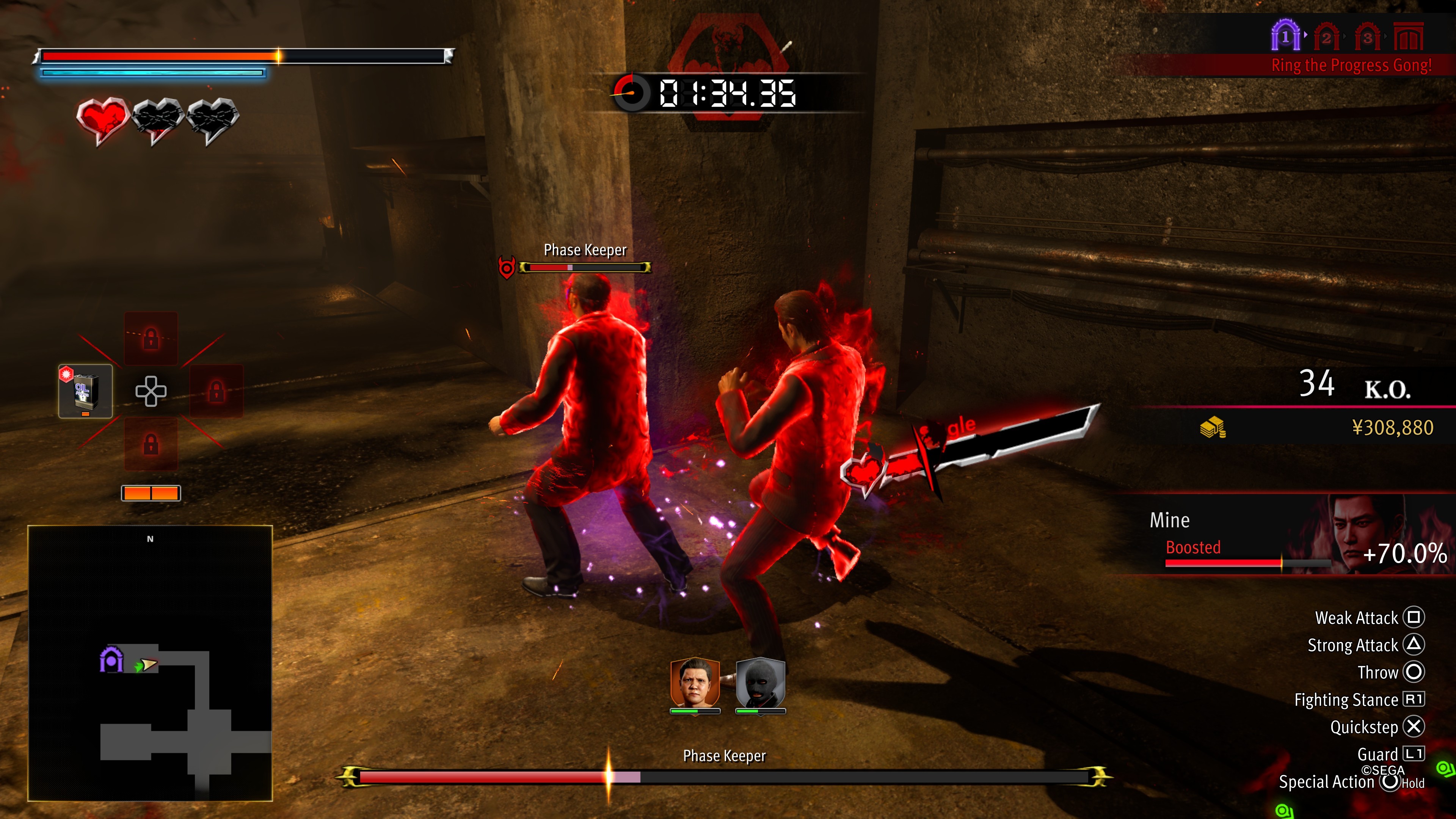1456x819 pixels.
Task: Click the purple gate marker on minimap
Action: pyautogui.click(x=111, y=660)
